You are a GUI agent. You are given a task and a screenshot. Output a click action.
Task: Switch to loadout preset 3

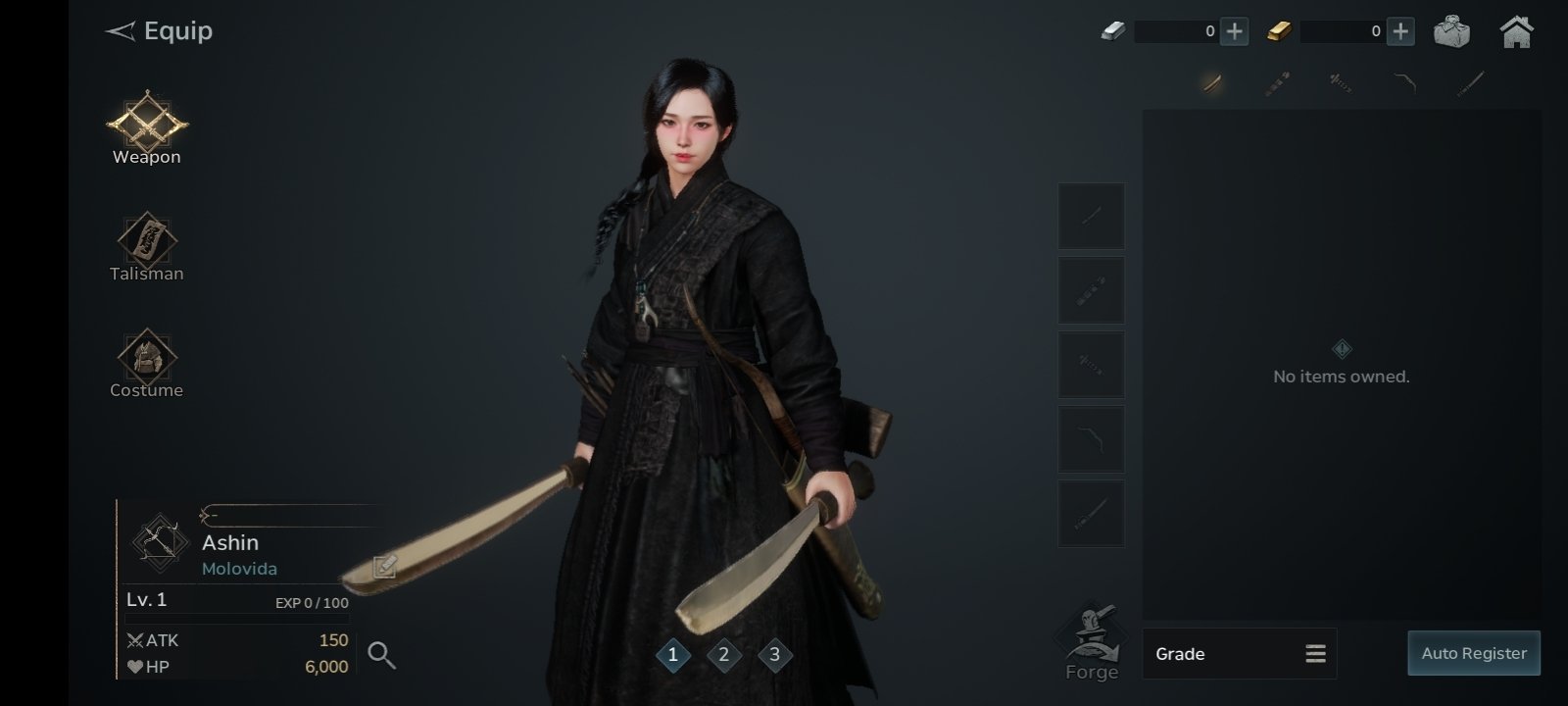(775, 655)
